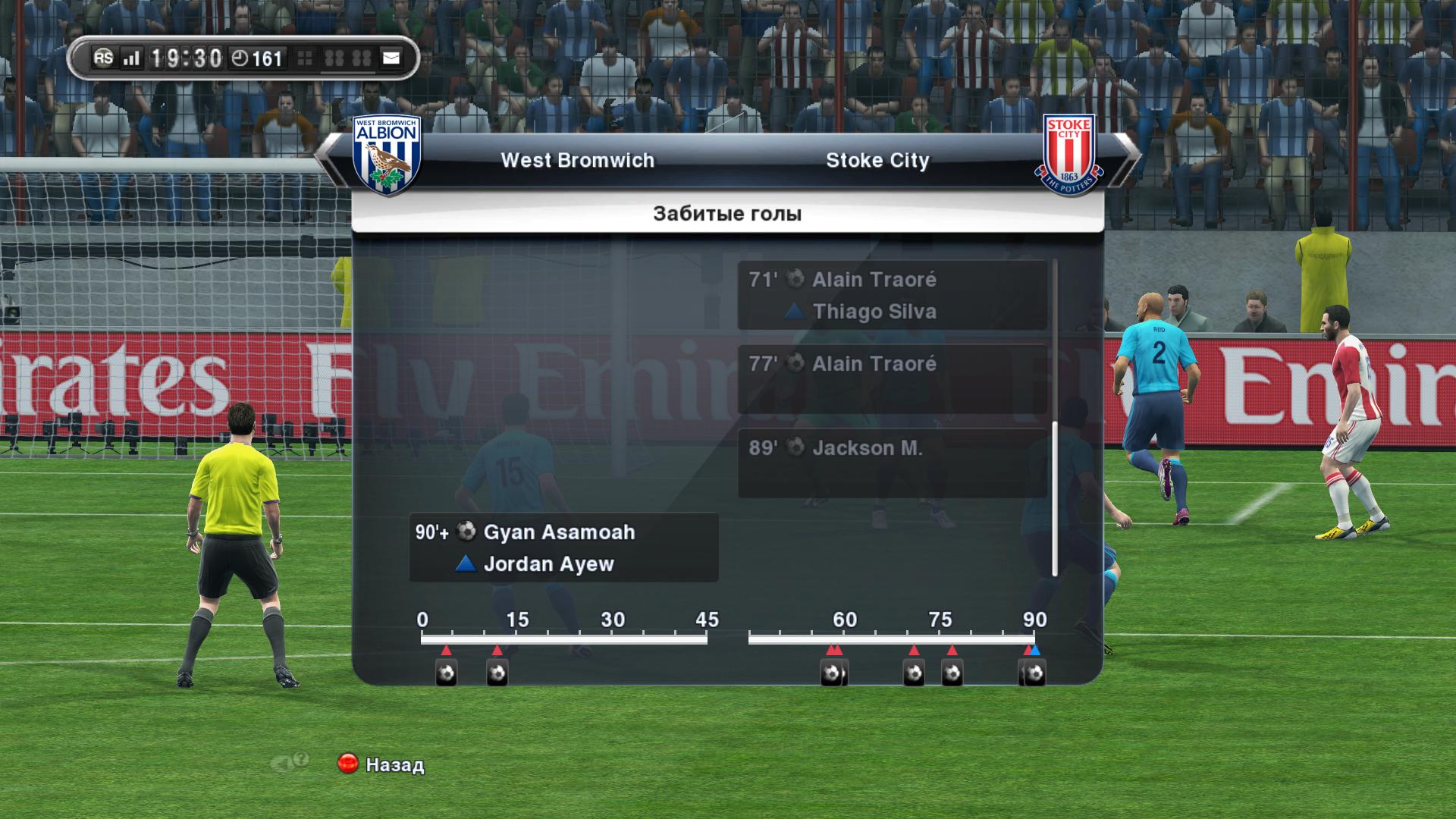Choose the 89' Jackson M. goal entry

[x=892, y=463]
